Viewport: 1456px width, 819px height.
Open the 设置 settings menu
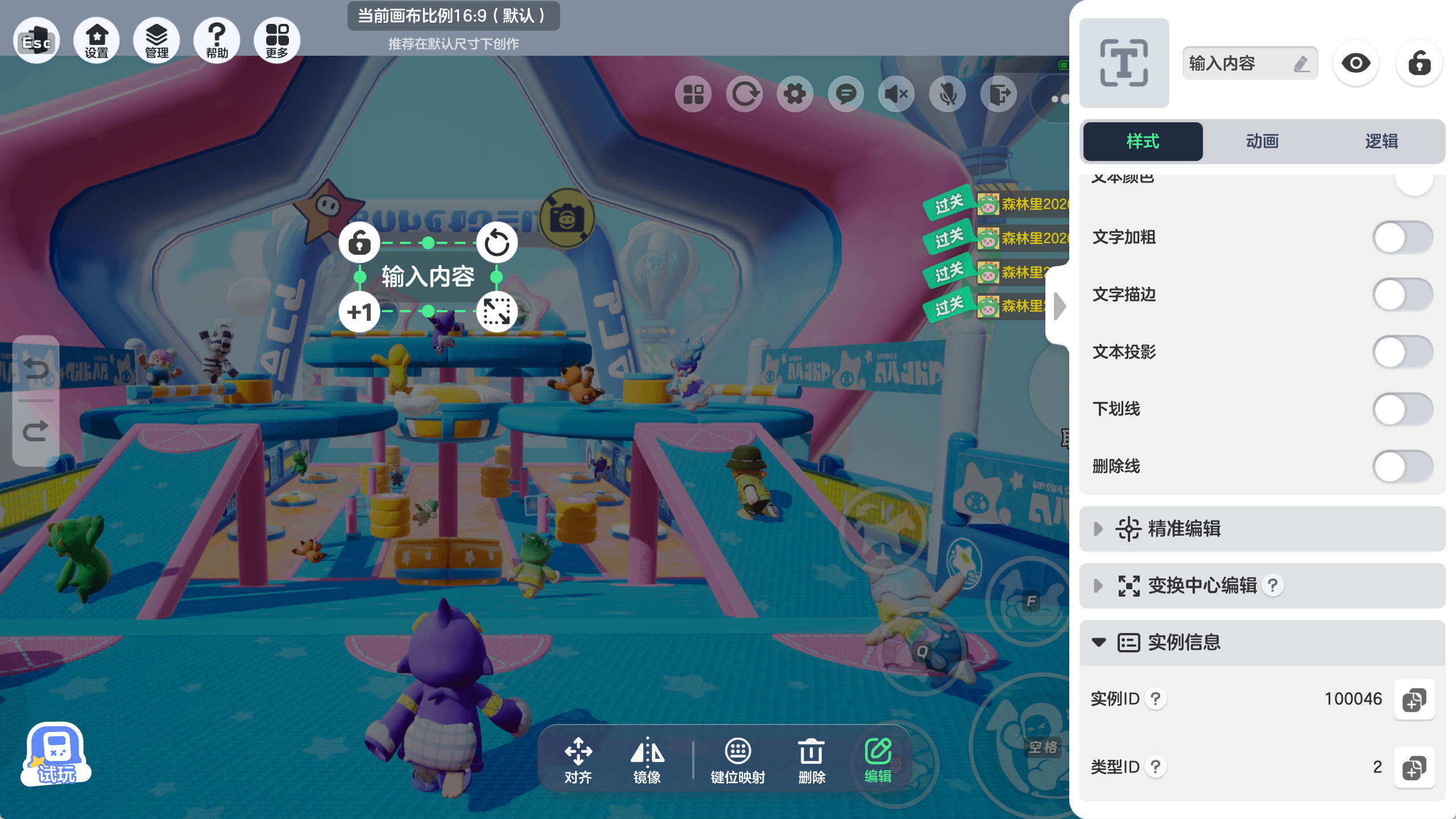coord(97,41)
